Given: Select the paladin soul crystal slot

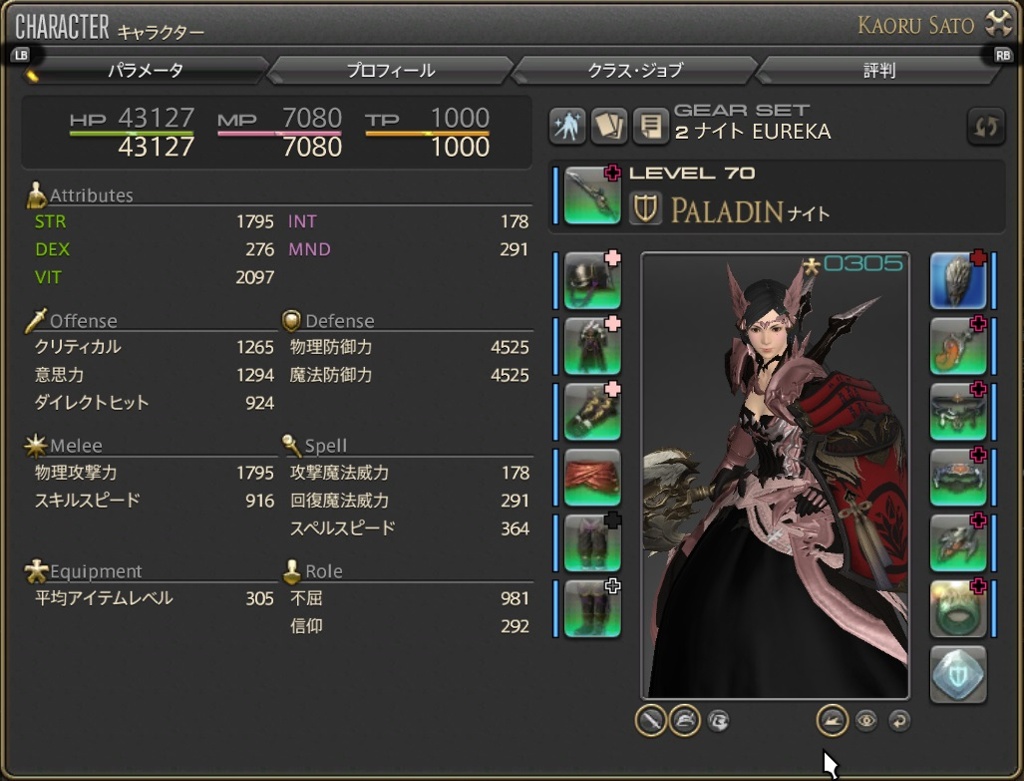Looking at the screenshot, I should click(x=958, y=674).
